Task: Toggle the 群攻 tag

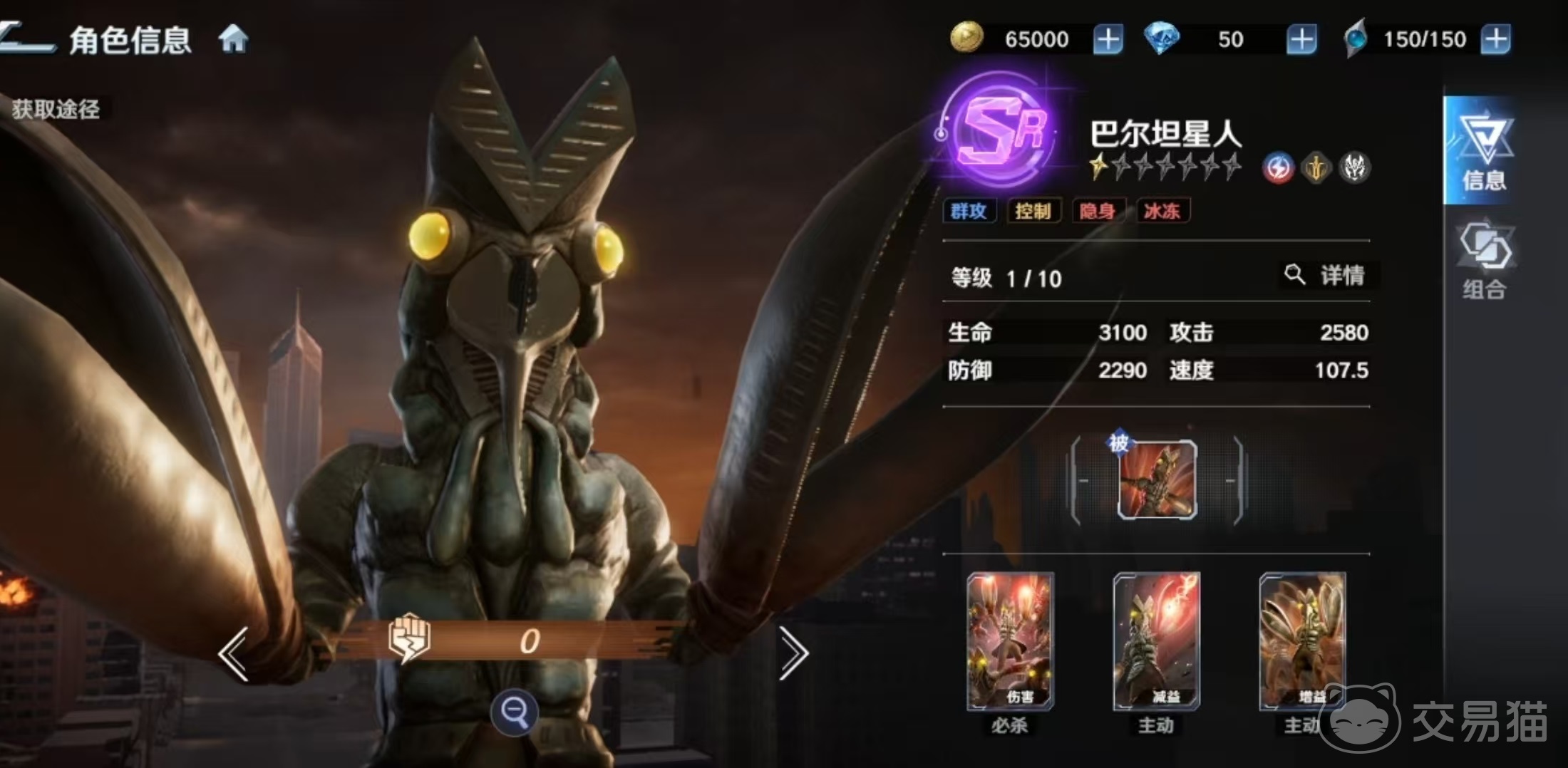Action: click(969, 211)
